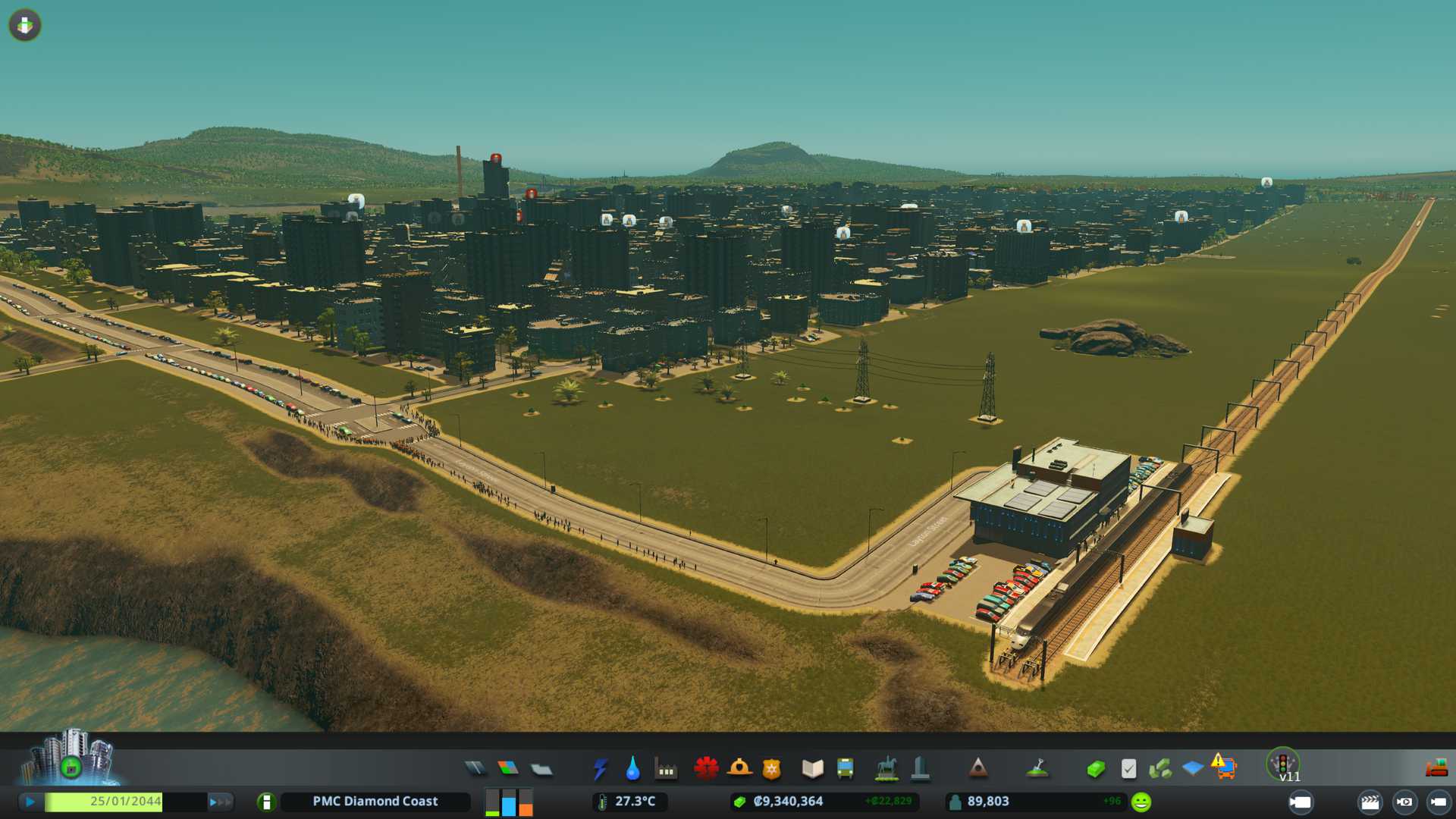
Task: Open the Education book menu
Action: pyautogui.click(x=812, y=769)
